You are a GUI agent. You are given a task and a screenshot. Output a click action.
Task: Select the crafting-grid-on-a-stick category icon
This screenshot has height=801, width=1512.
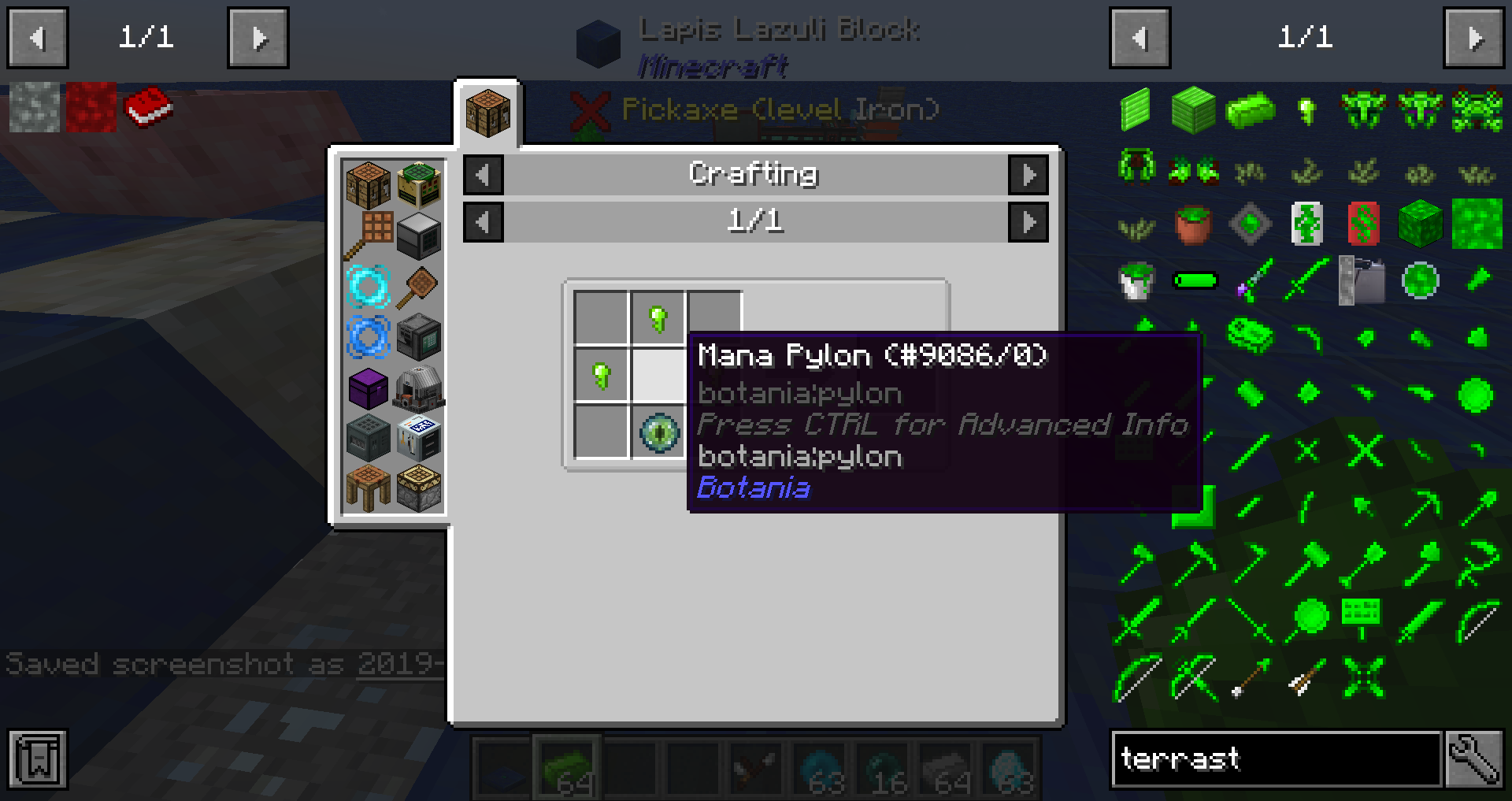pos(369,232)
